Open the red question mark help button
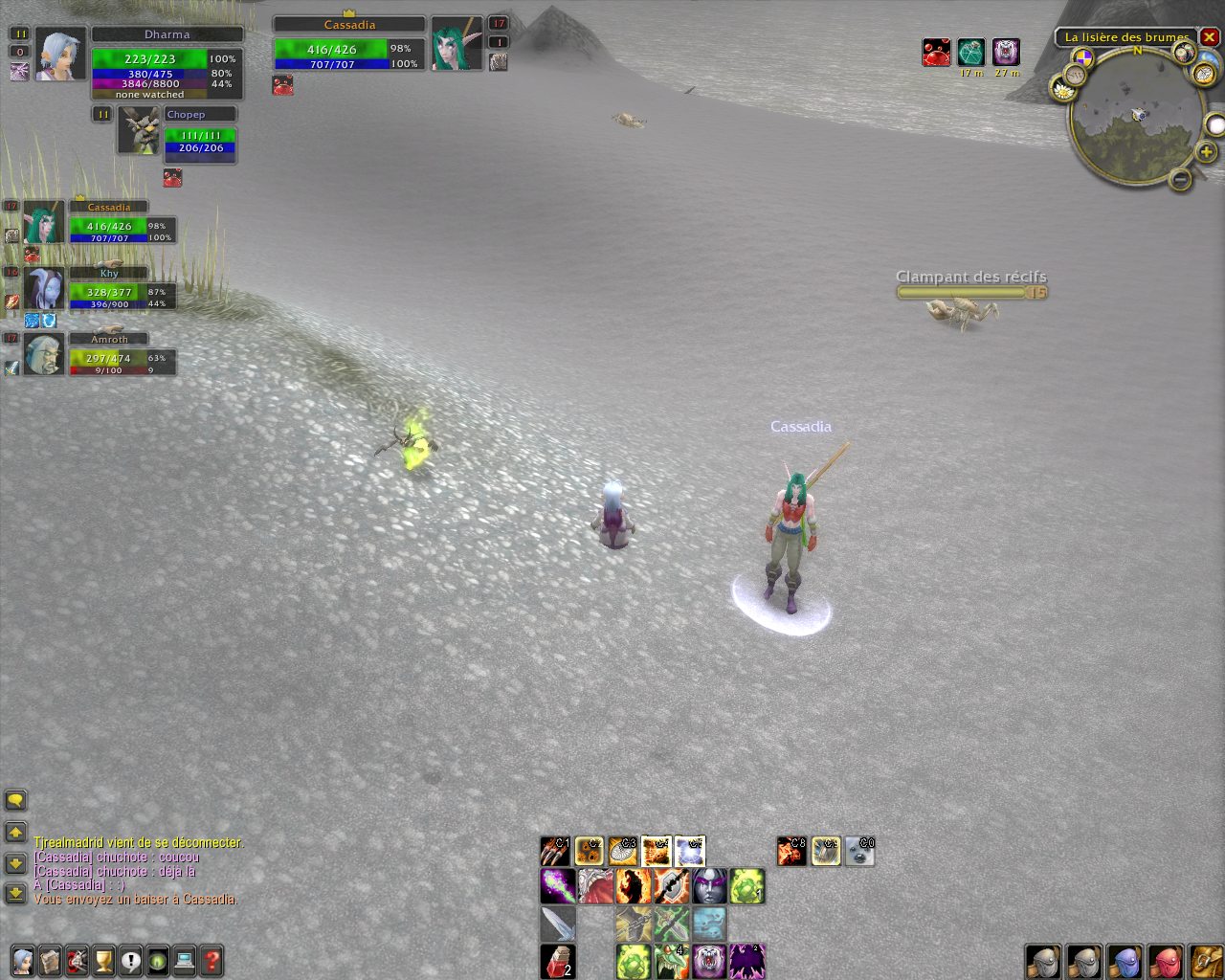Viewport: 1225px width, 980px height. pos(212,960)
